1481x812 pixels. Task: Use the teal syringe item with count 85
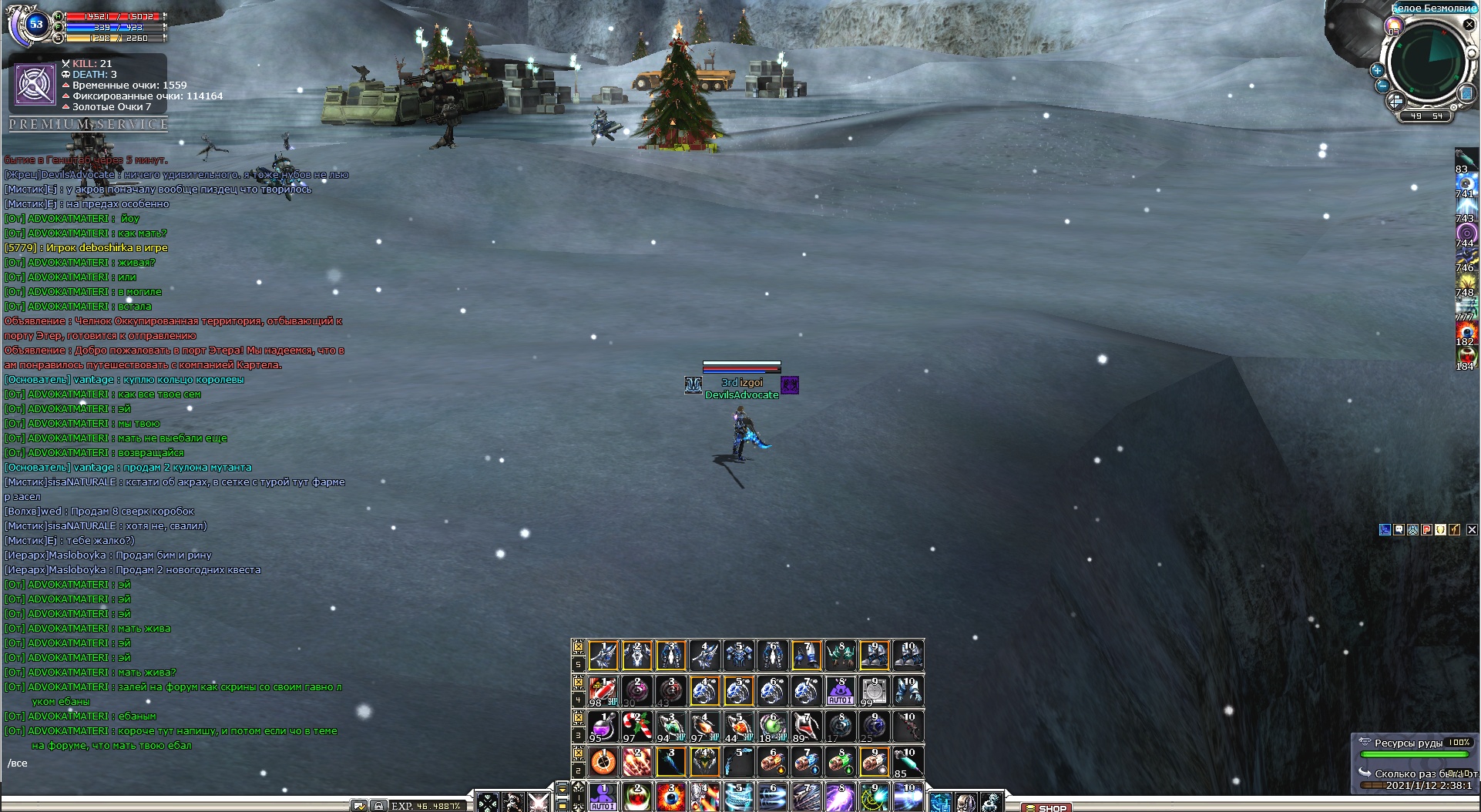(x=908, y=761)
